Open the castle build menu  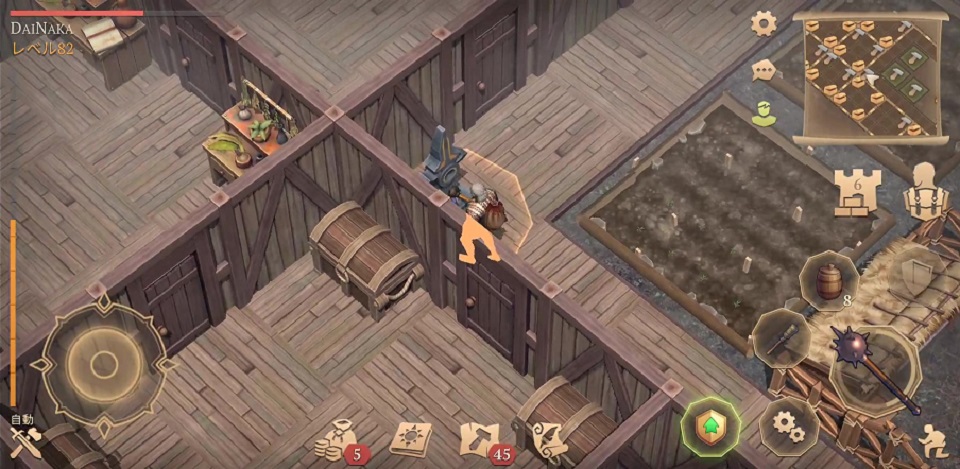(854, 190)
